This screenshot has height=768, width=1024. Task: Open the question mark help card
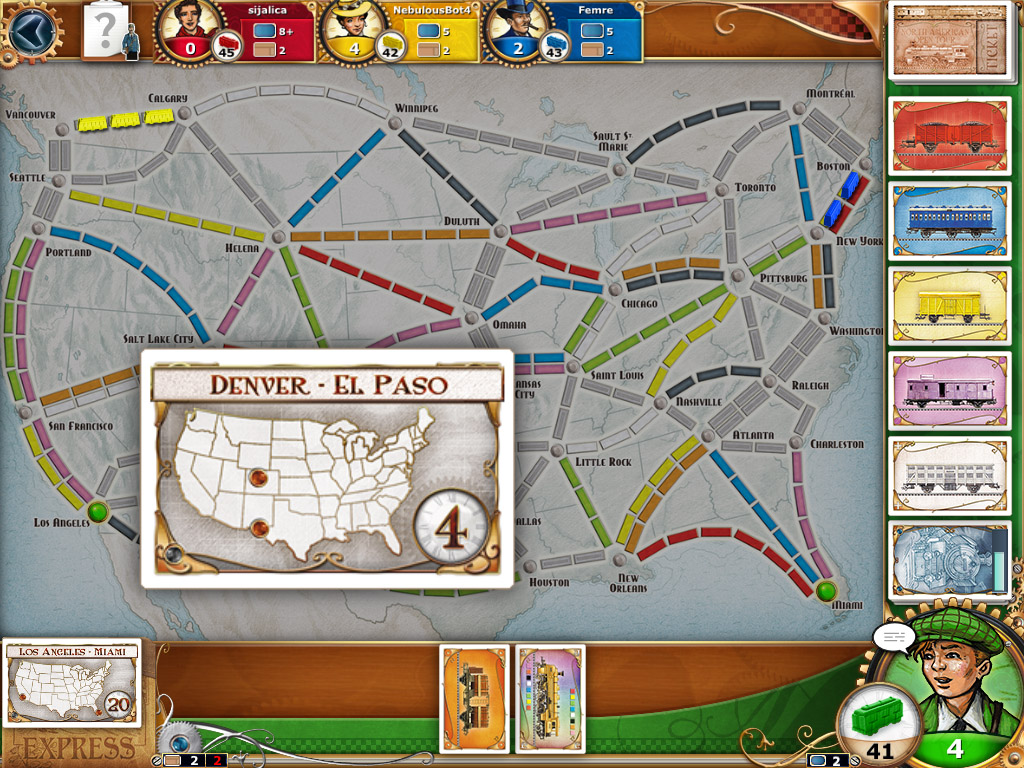(x=104, y=30)
